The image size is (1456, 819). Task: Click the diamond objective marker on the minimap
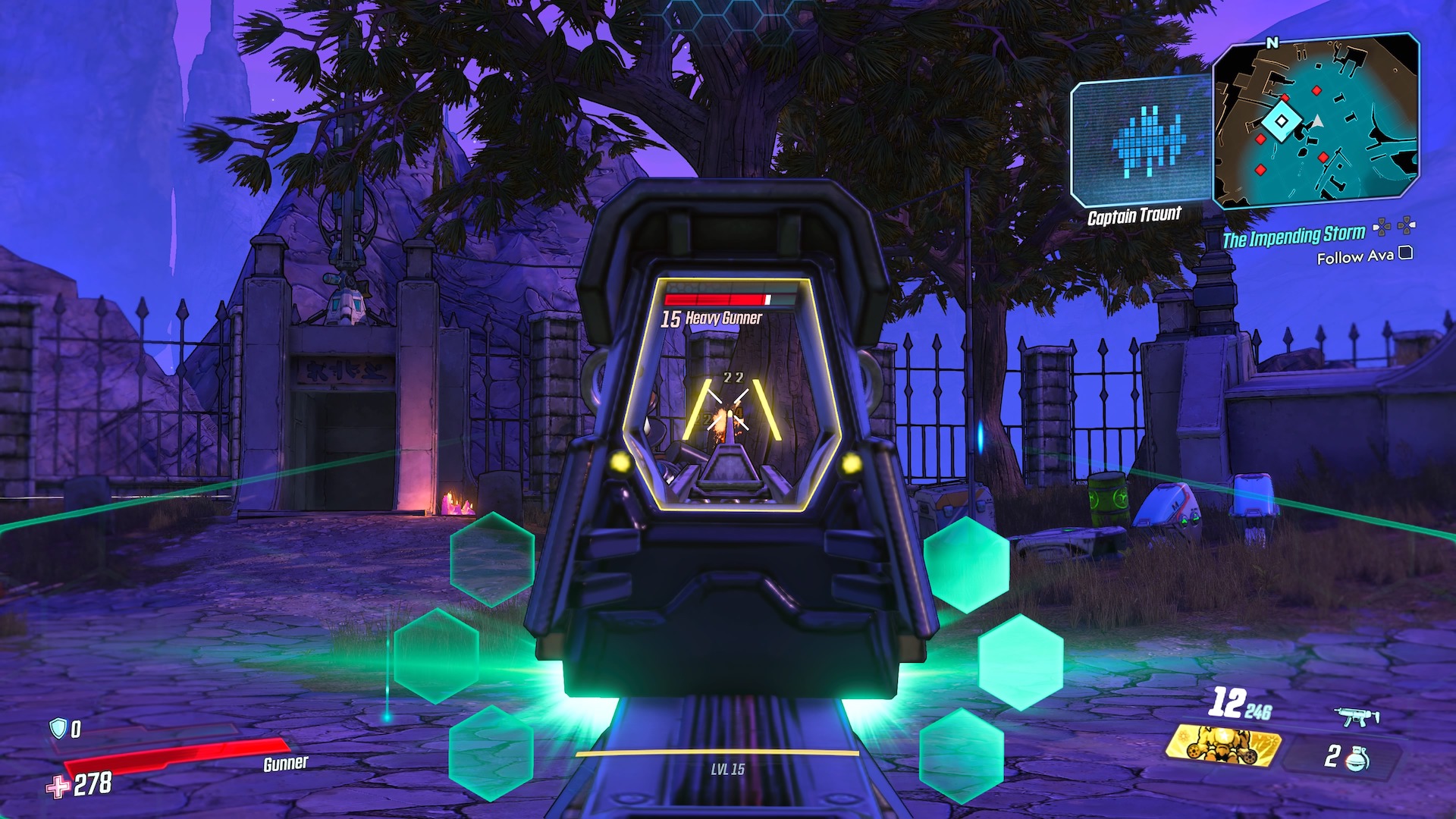1281,121
